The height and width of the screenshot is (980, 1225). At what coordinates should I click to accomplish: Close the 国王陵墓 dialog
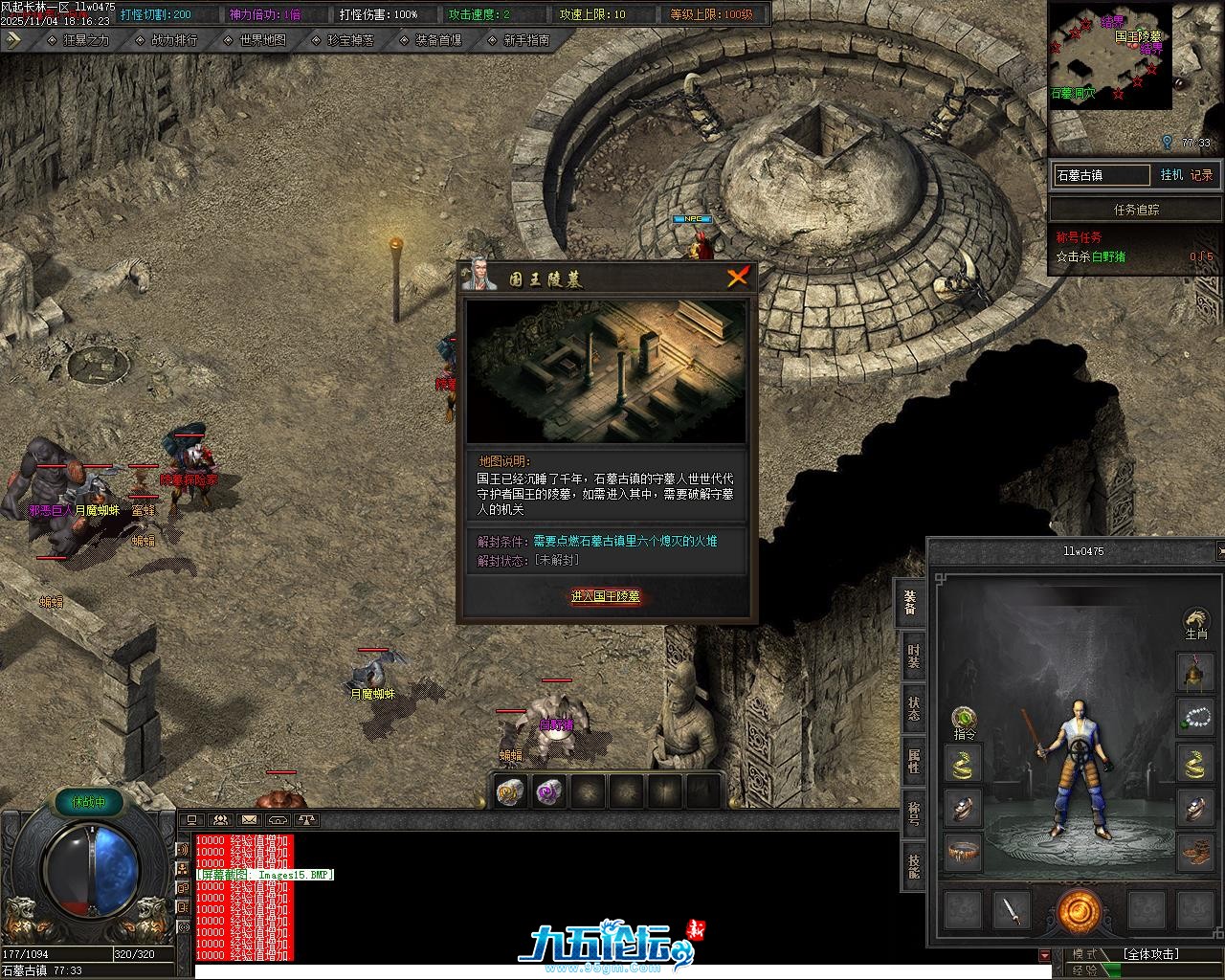pos(737,278)
